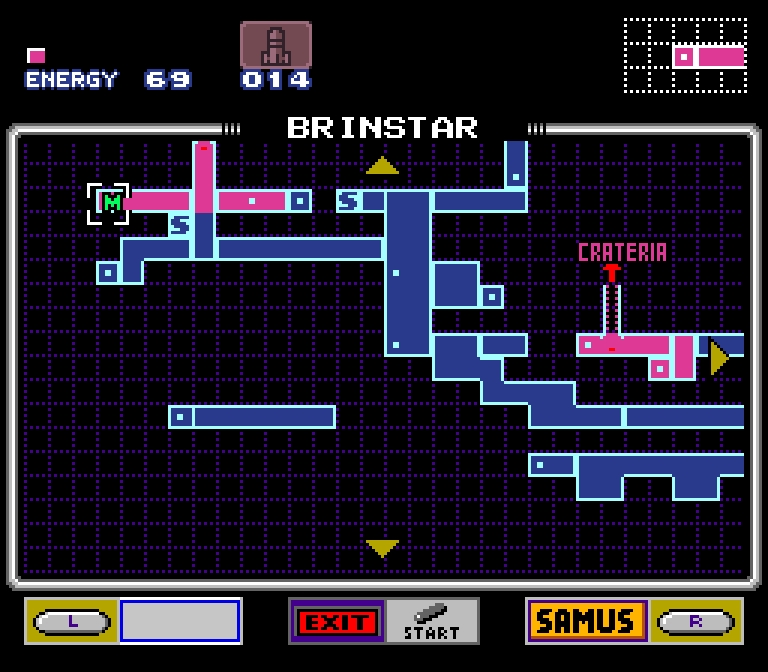Exit the map screen
This screenshot has width=768, height=672.
[337, 622]
